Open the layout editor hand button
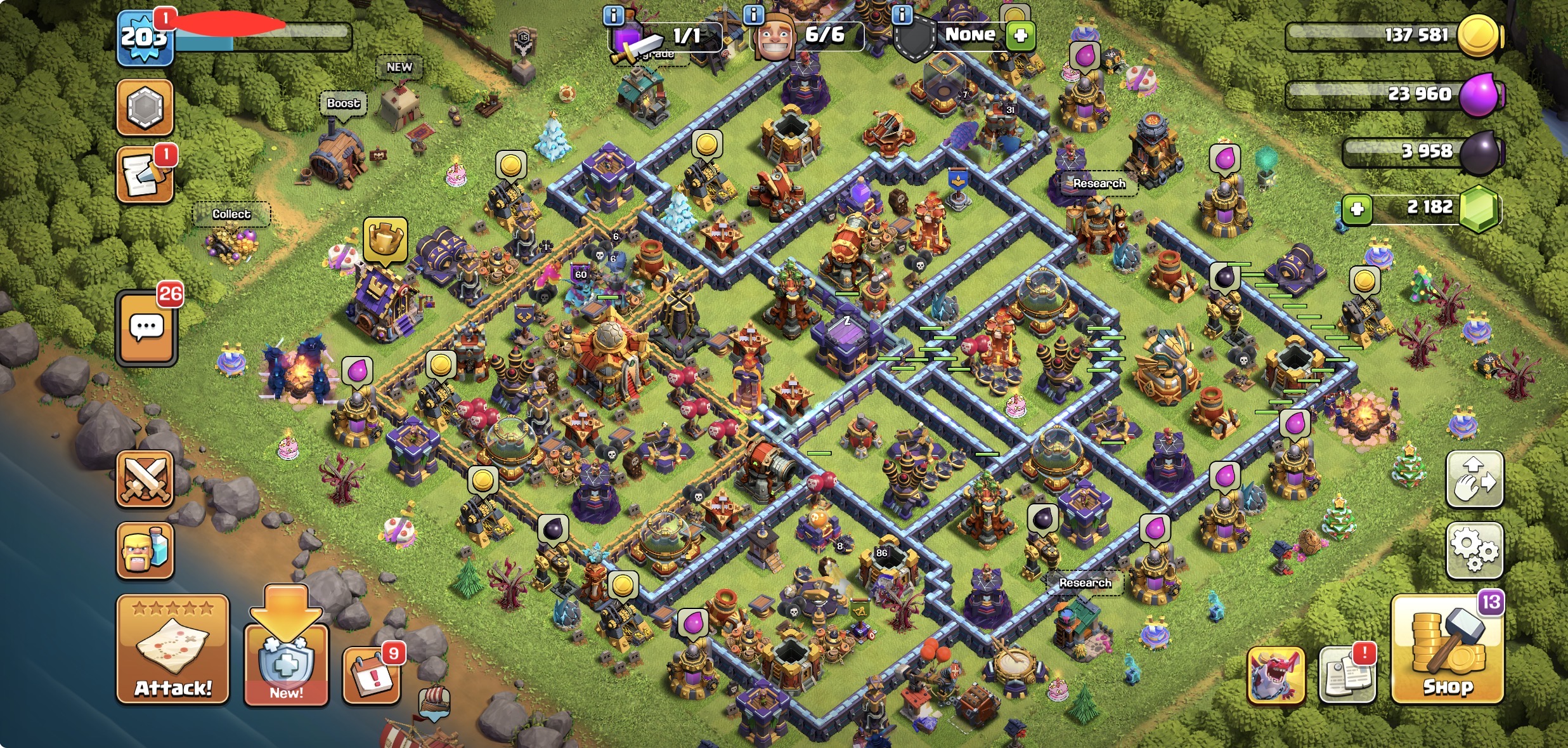Viewport: 1568px width, 748px height. (x=1474, y=480)
